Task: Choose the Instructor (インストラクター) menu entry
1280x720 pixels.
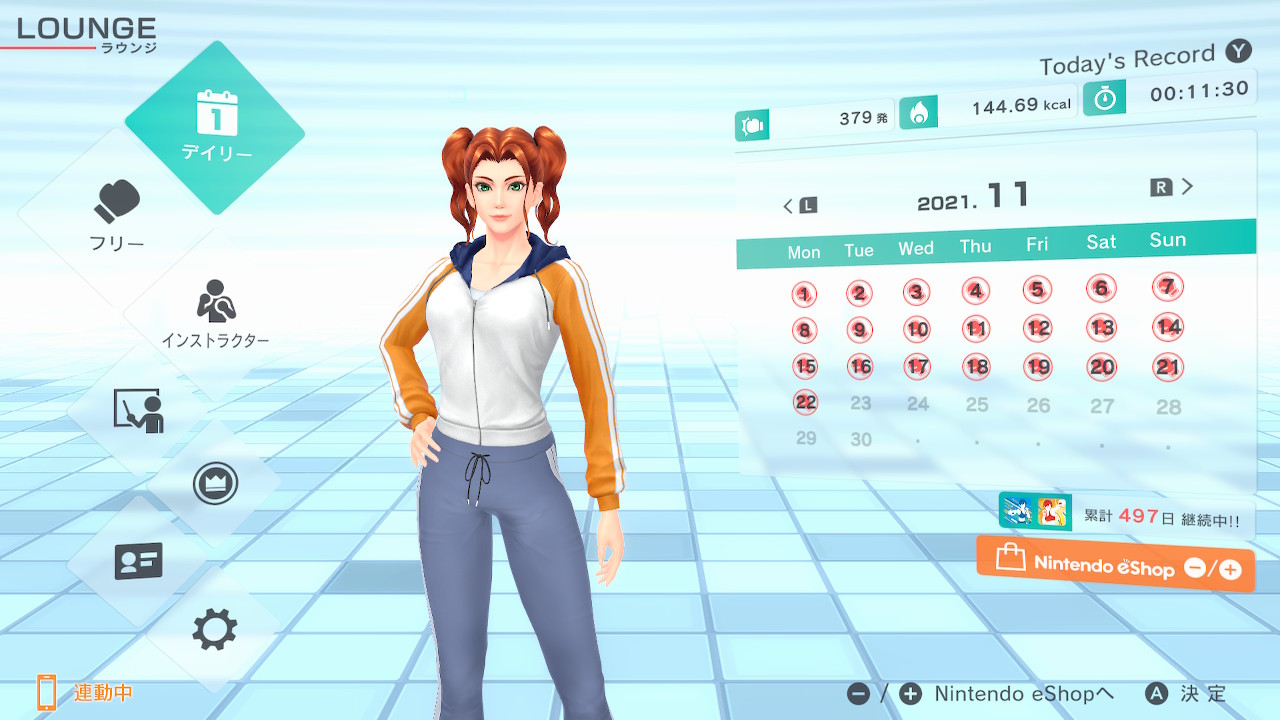Action: tap(215, 312)
